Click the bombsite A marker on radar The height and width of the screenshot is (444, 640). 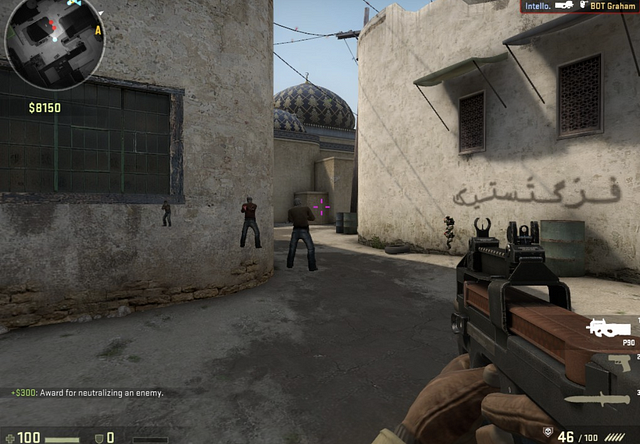98,31
